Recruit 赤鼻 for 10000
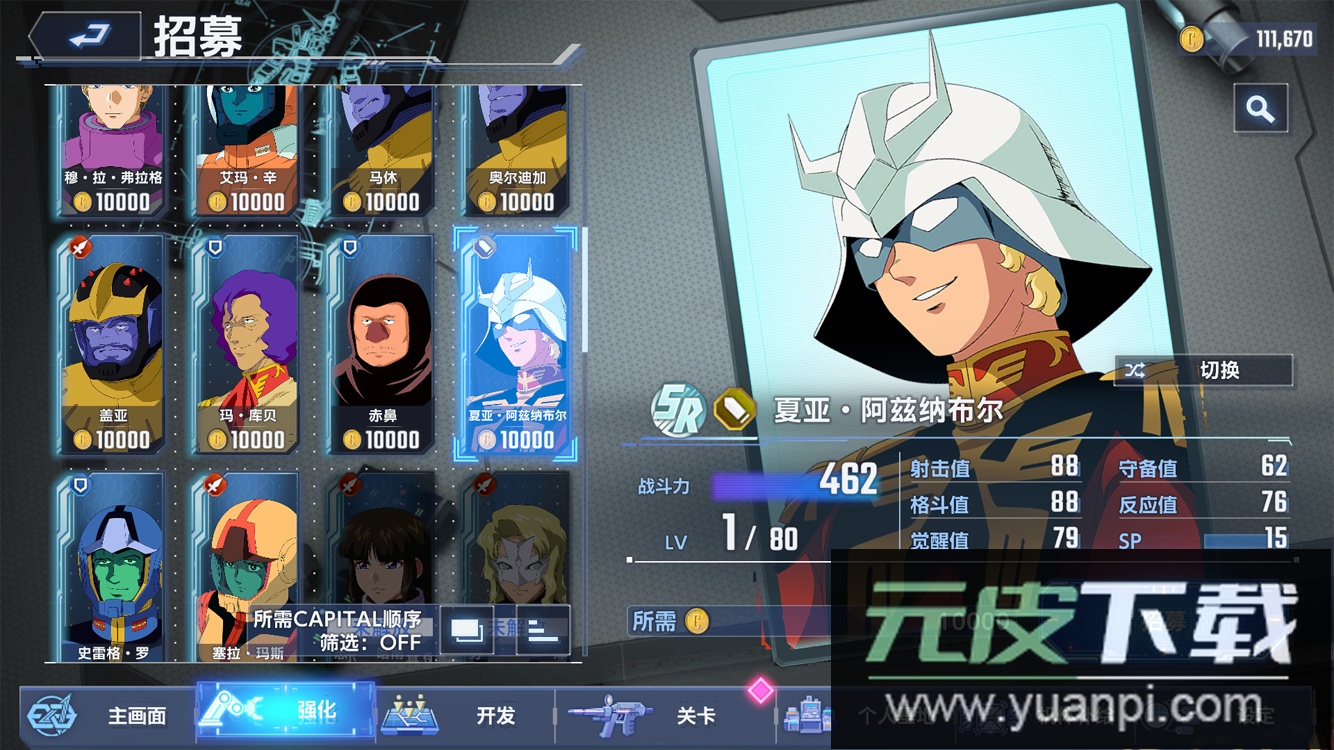This screenshot has width=1334, height=750. pos(380,340)
